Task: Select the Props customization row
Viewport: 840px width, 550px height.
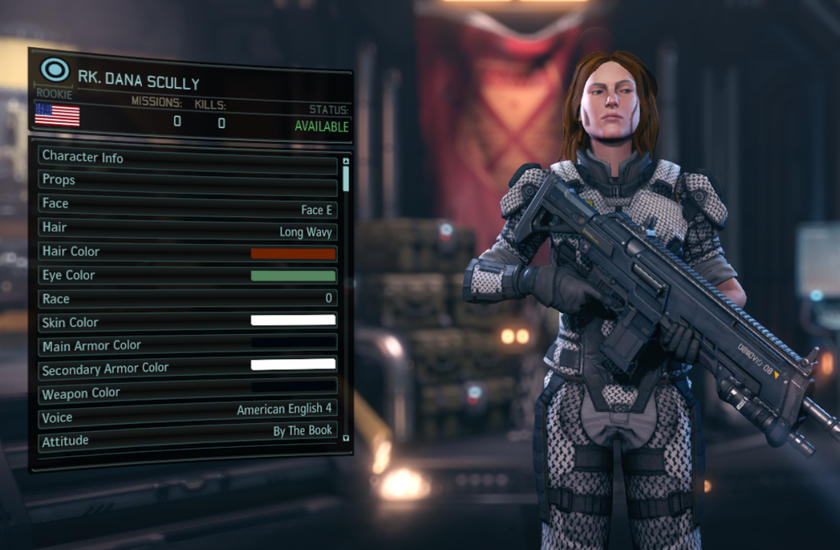Action: tap(188, 180)
